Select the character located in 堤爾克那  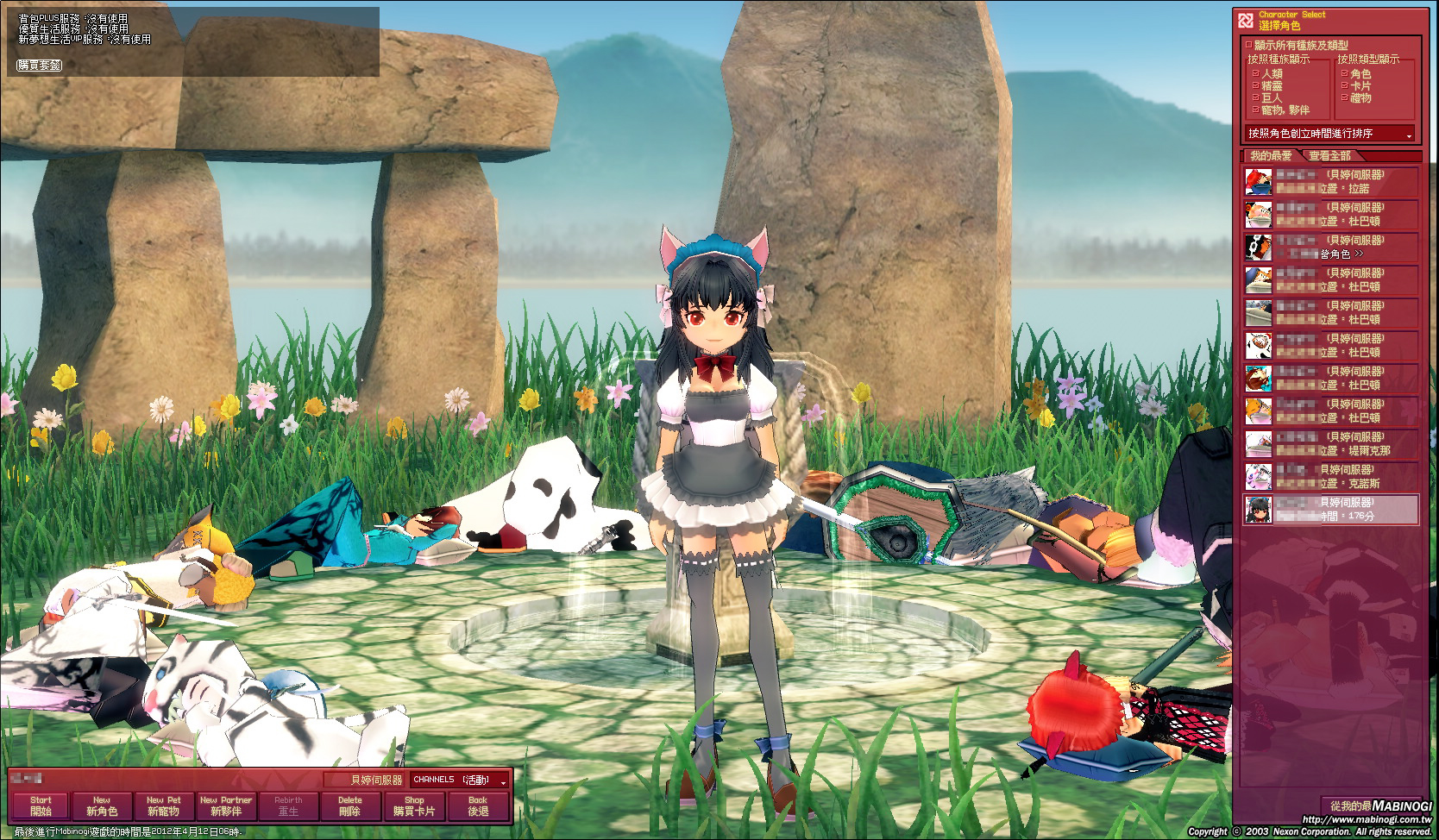coord(1331,443)
